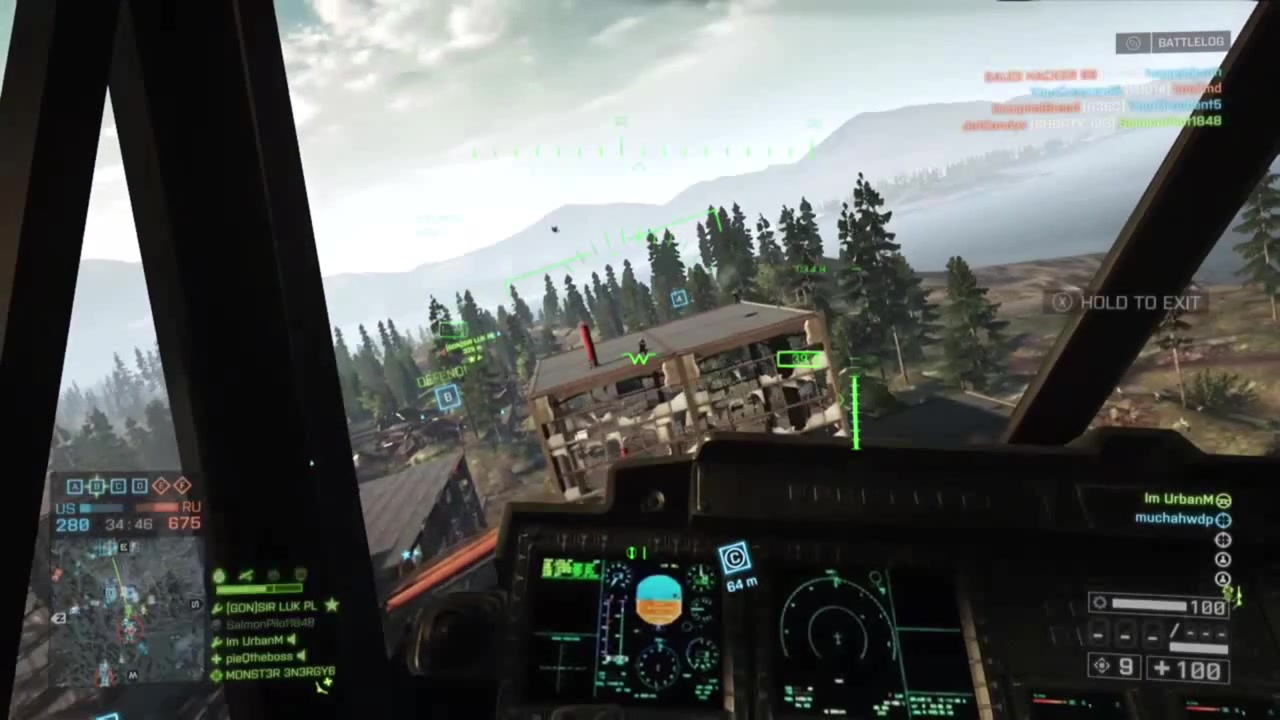This screenshot has width=1280, height=720.
Task: Click the health gear icon beside the 100 bar
Action: coord(1100,603)
